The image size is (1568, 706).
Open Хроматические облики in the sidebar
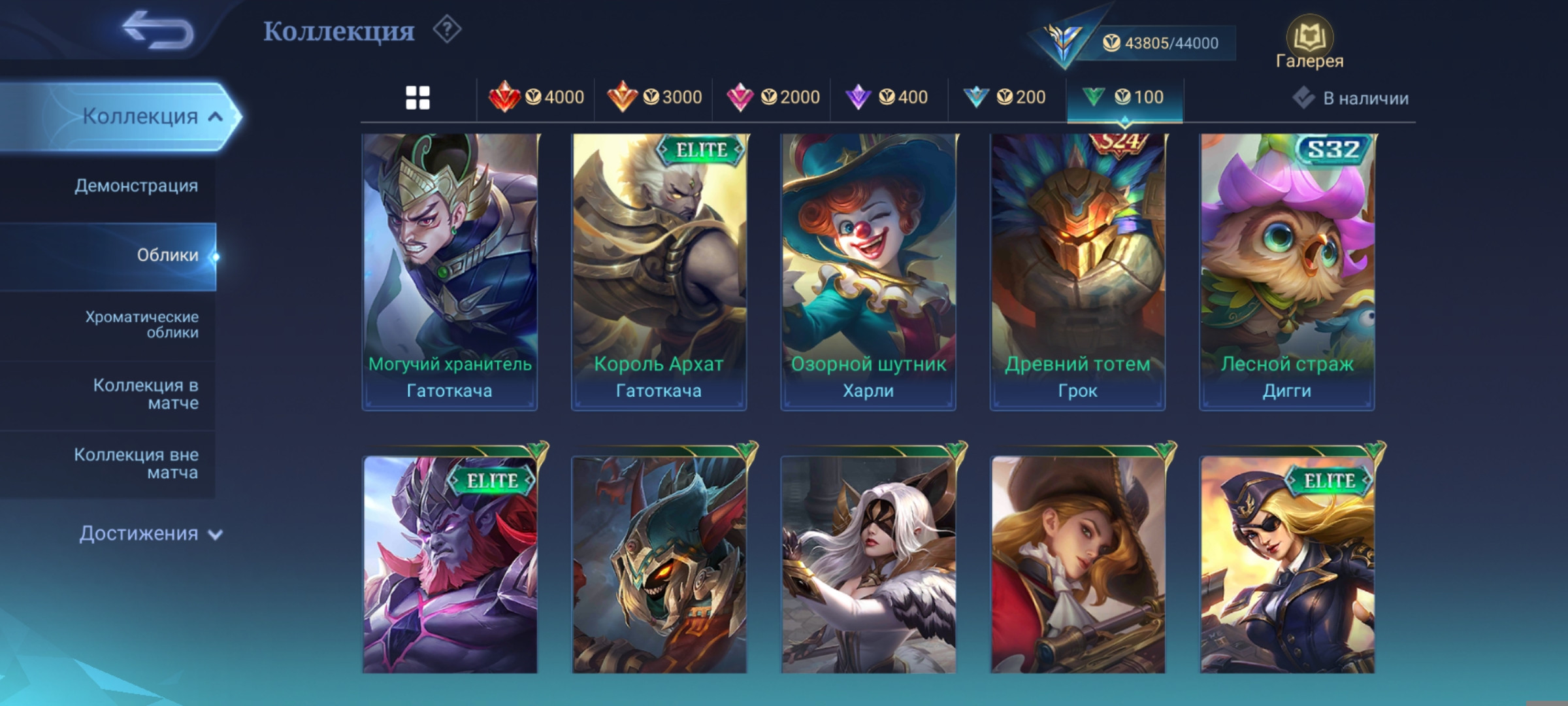click(141, 324)
